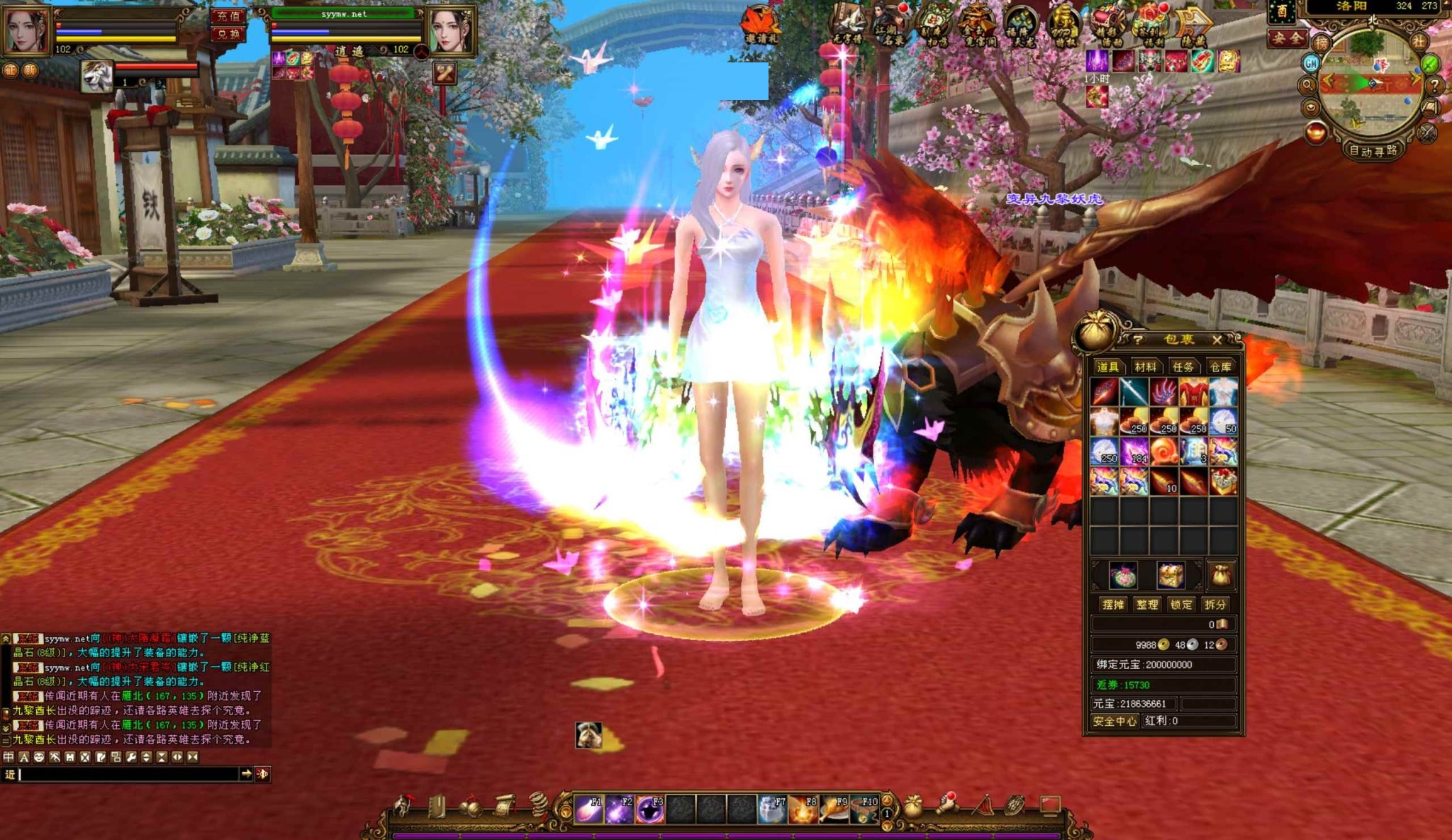Open 摆摊 stall mode from the bag

pos(1112,605)
